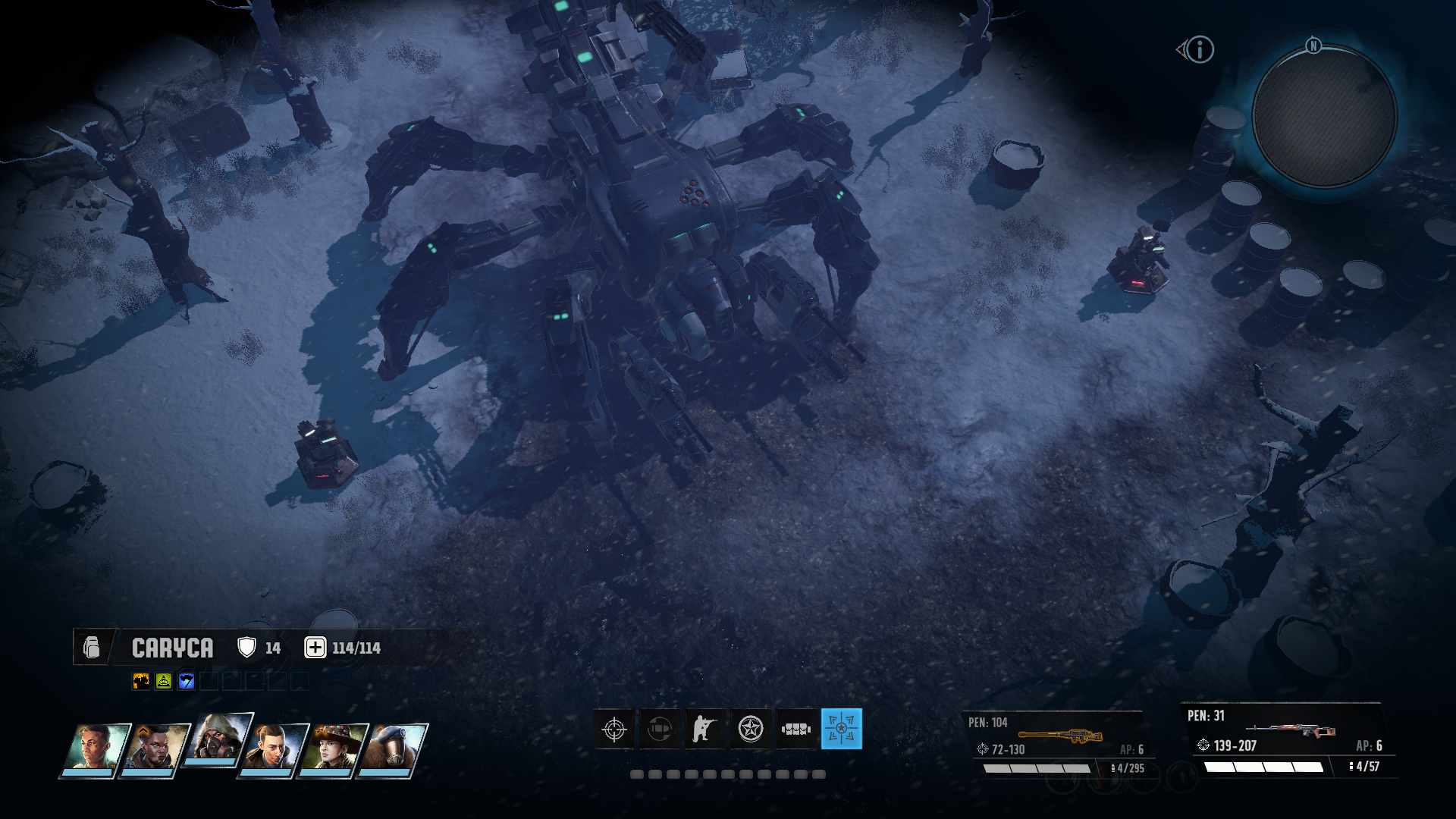Toggle the highlighted blue star-target ability
The width and height of the screenshot is (1456, 819).
842,730
